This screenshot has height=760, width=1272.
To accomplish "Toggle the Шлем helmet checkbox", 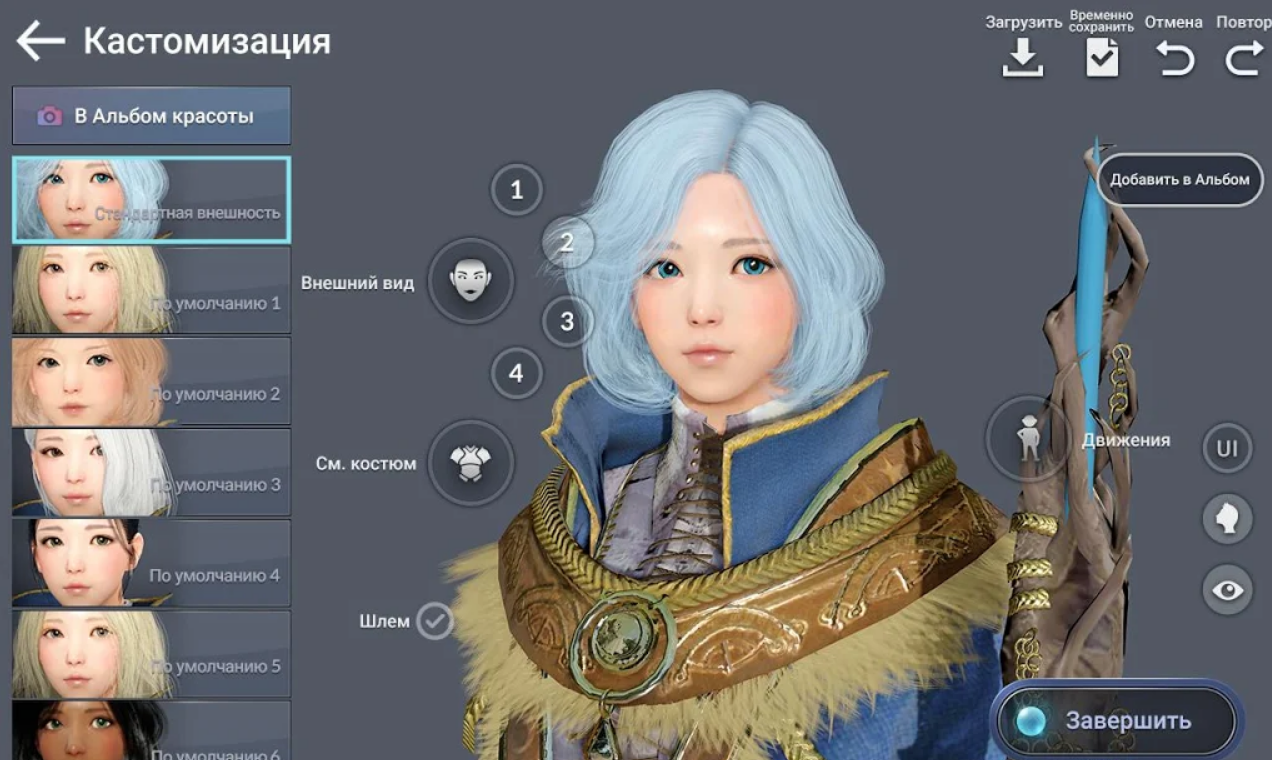I will click(435, 621).
